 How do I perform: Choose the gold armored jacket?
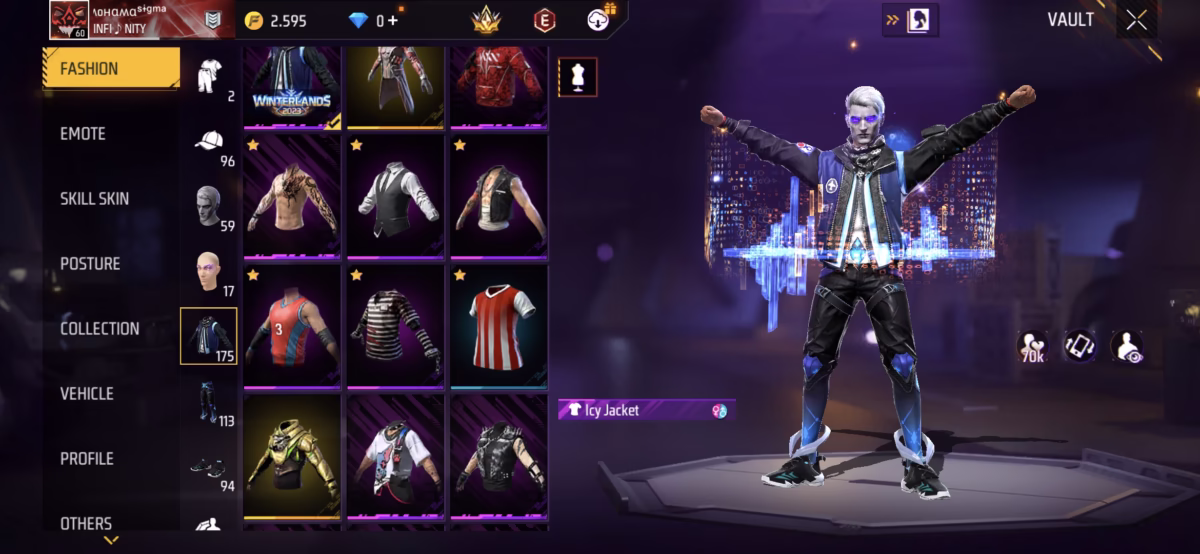pos(292,456)
